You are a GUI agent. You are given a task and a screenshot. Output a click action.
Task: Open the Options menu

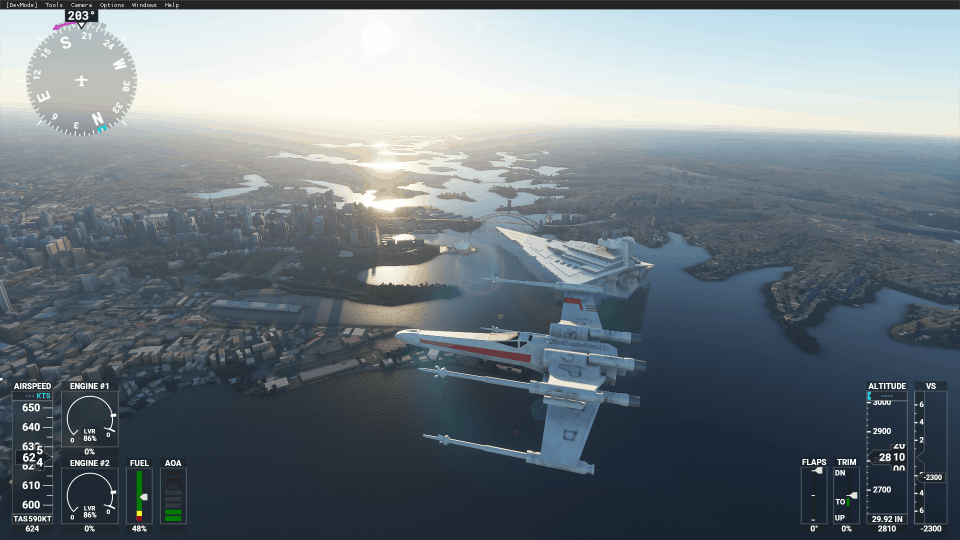[112, 5]
